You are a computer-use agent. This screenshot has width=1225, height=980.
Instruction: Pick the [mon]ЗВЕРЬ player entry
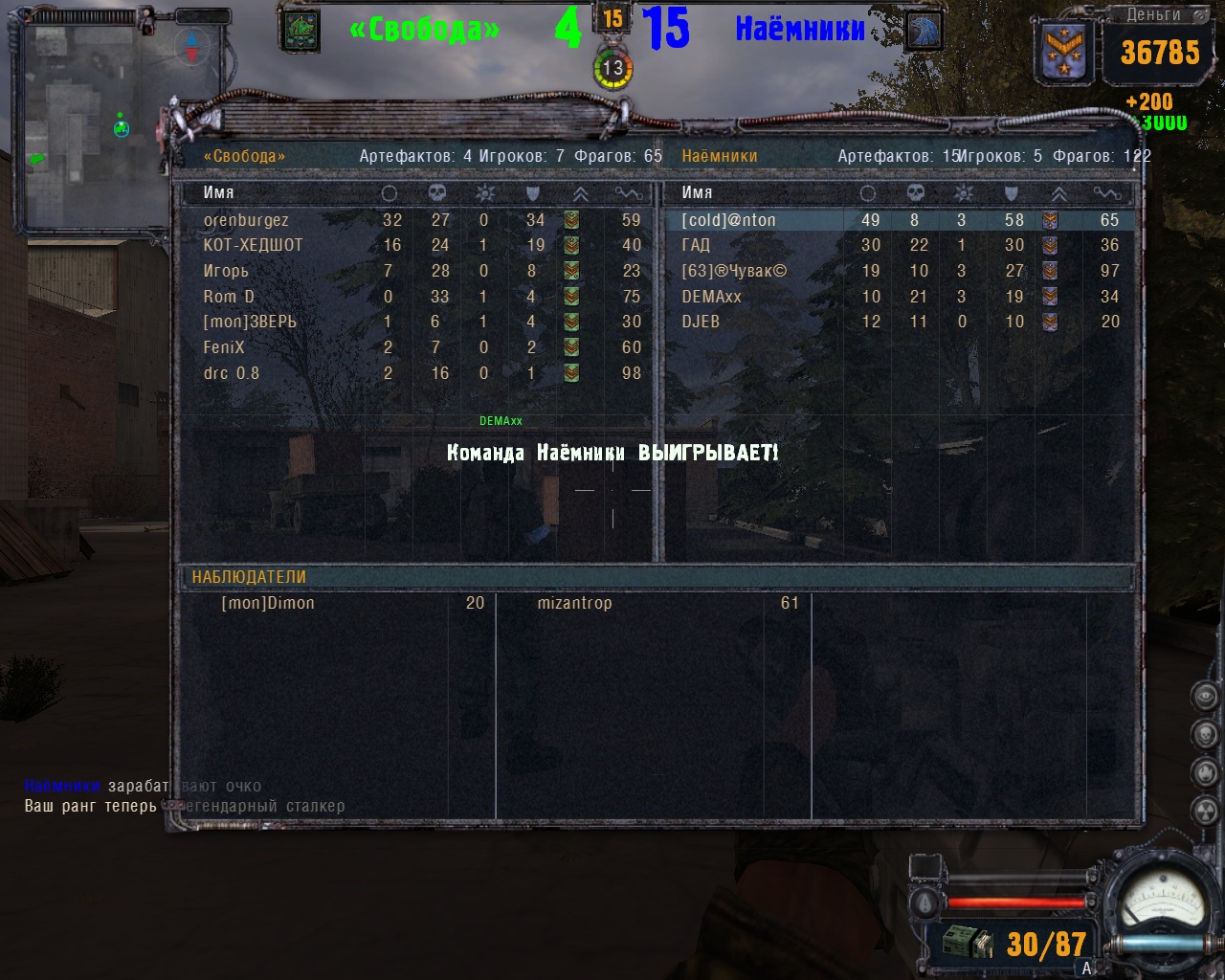click(250, 322)
